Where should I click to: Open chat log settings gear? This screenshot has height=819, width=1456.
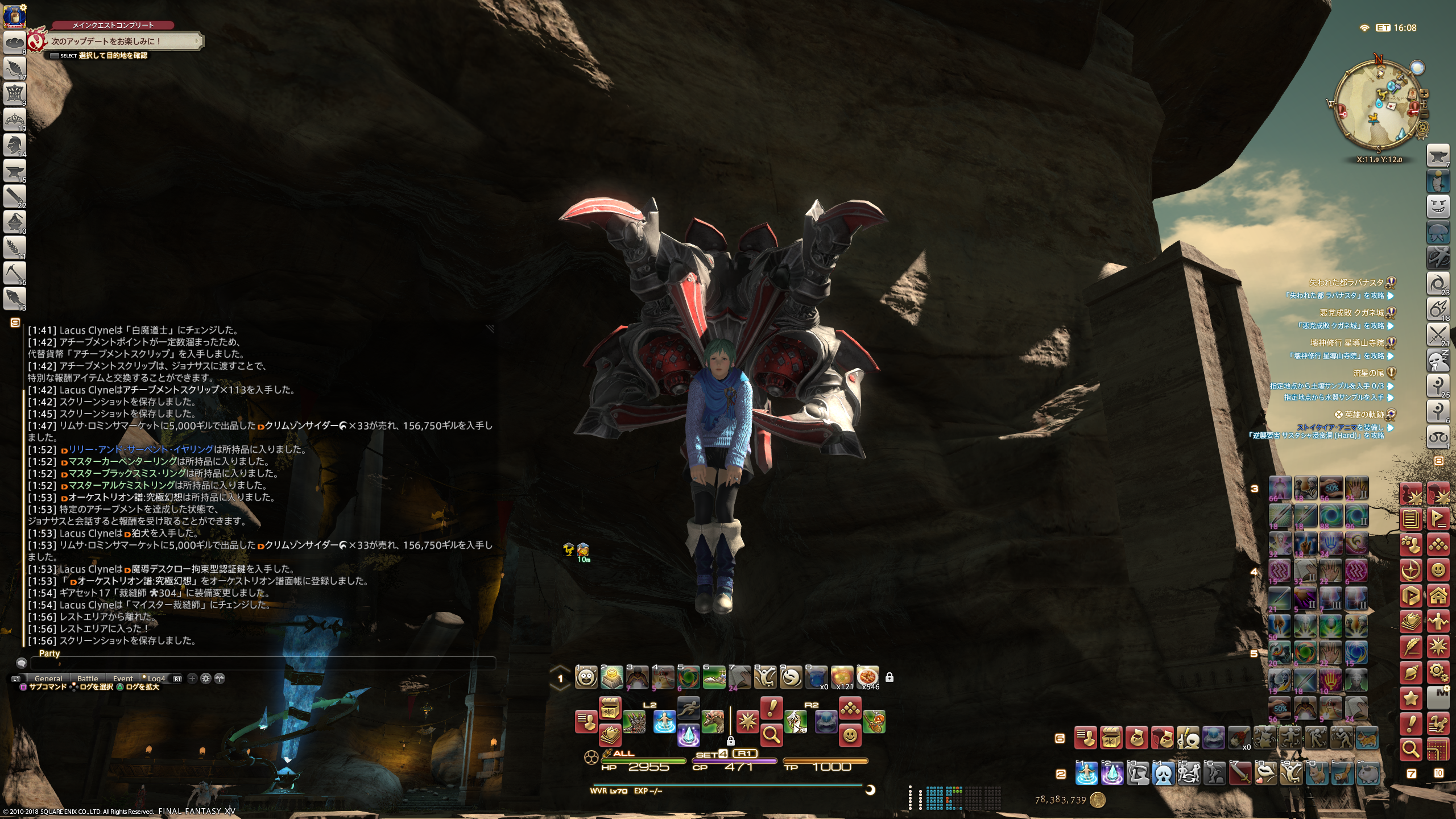coord(206,679)
